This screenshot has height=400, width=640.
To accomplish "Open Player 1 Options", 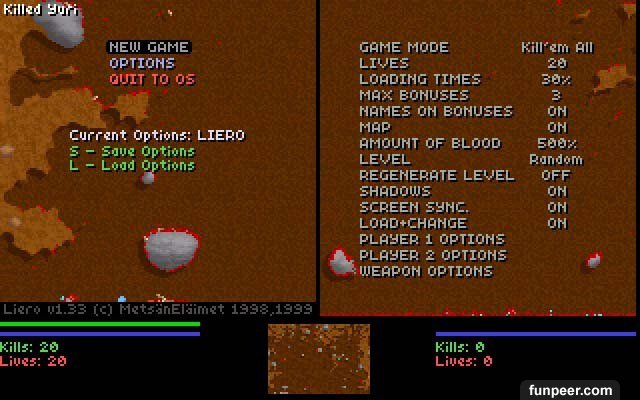I will coord(431,239).
